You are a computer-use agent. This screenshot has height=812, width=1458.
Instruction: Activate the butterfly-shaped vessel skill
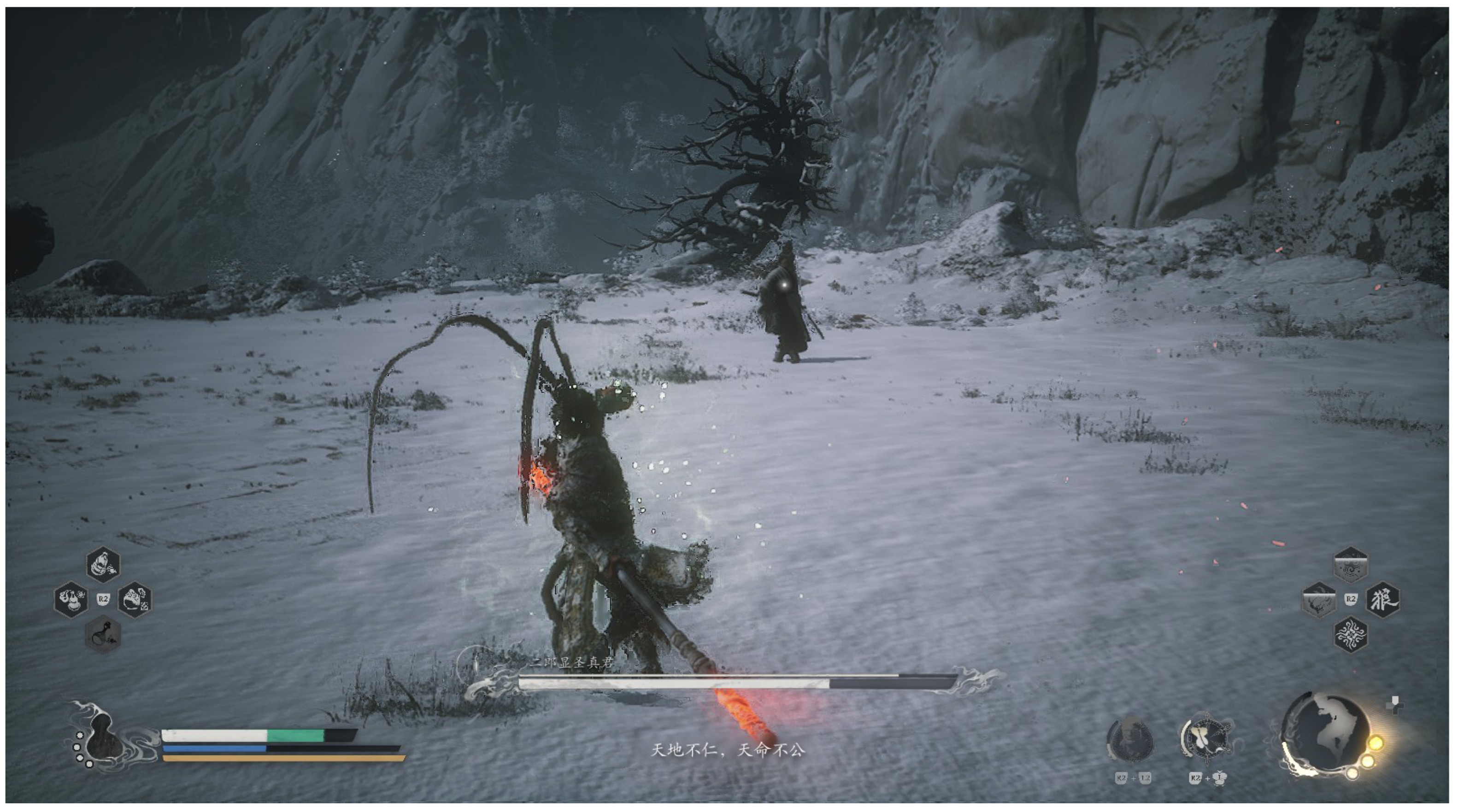(1207, 739)
